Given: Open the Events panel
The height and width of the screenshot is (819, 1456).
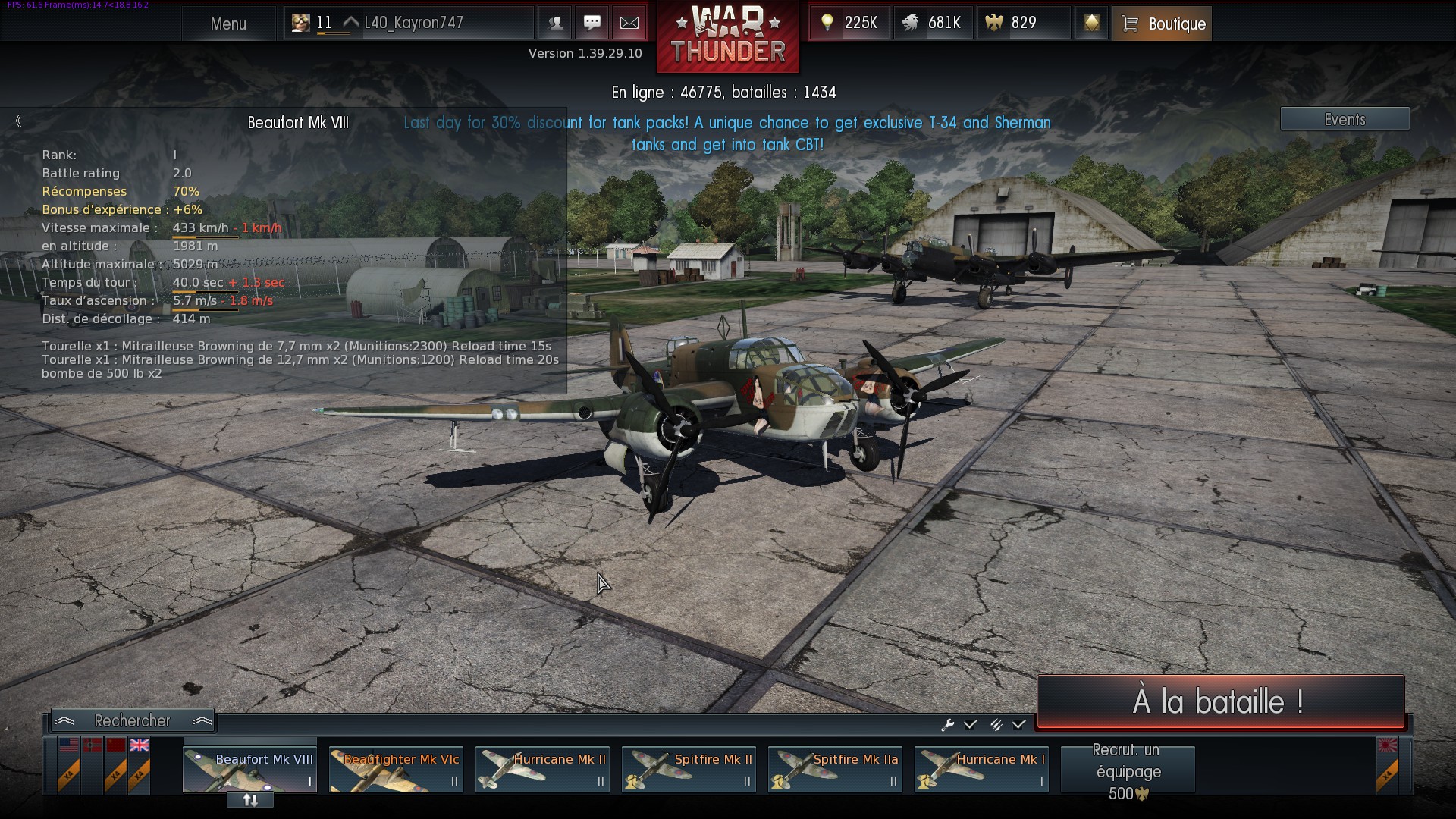Looking at the screenshot, I should point(1345,119).
